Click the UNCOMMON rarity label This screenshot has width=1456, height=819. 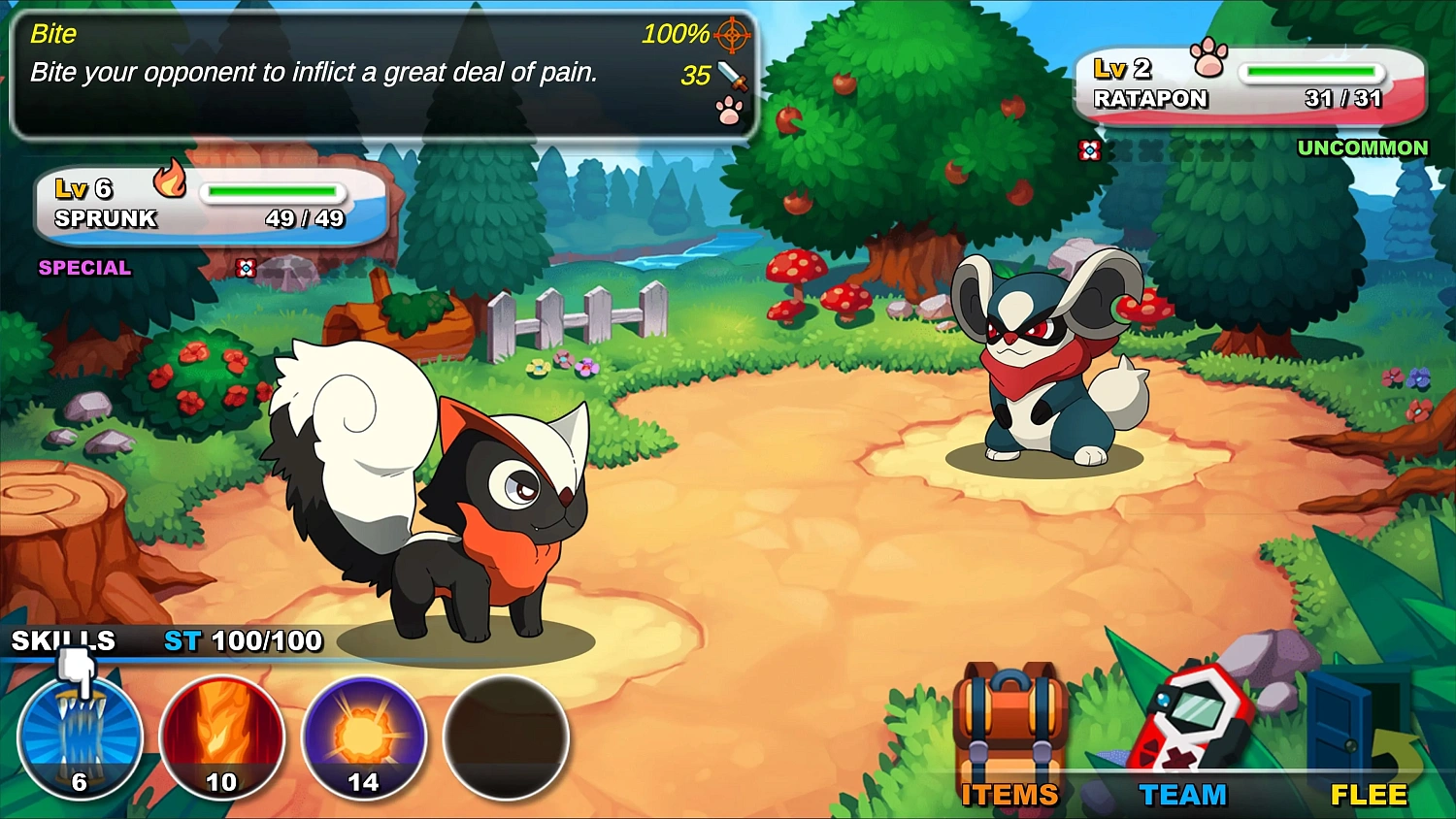click(1363, 147)
